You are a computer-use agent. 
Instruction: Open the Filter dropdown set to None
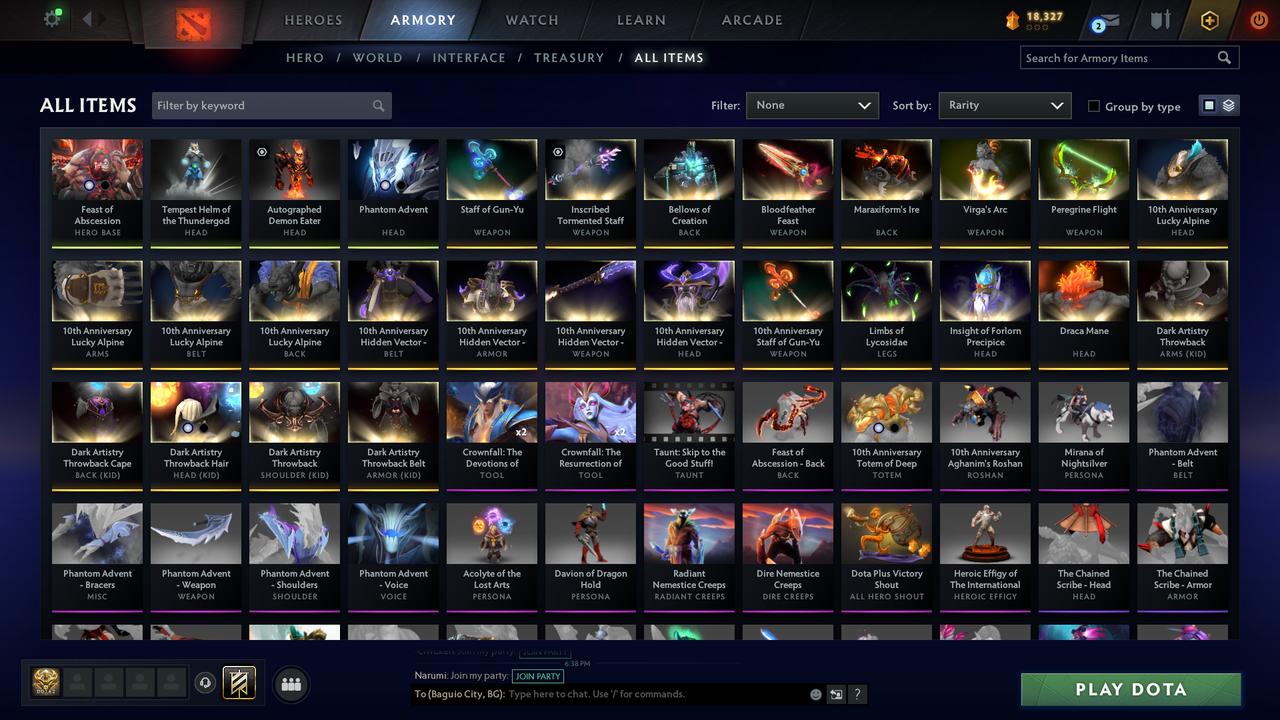tap(812, 104)
